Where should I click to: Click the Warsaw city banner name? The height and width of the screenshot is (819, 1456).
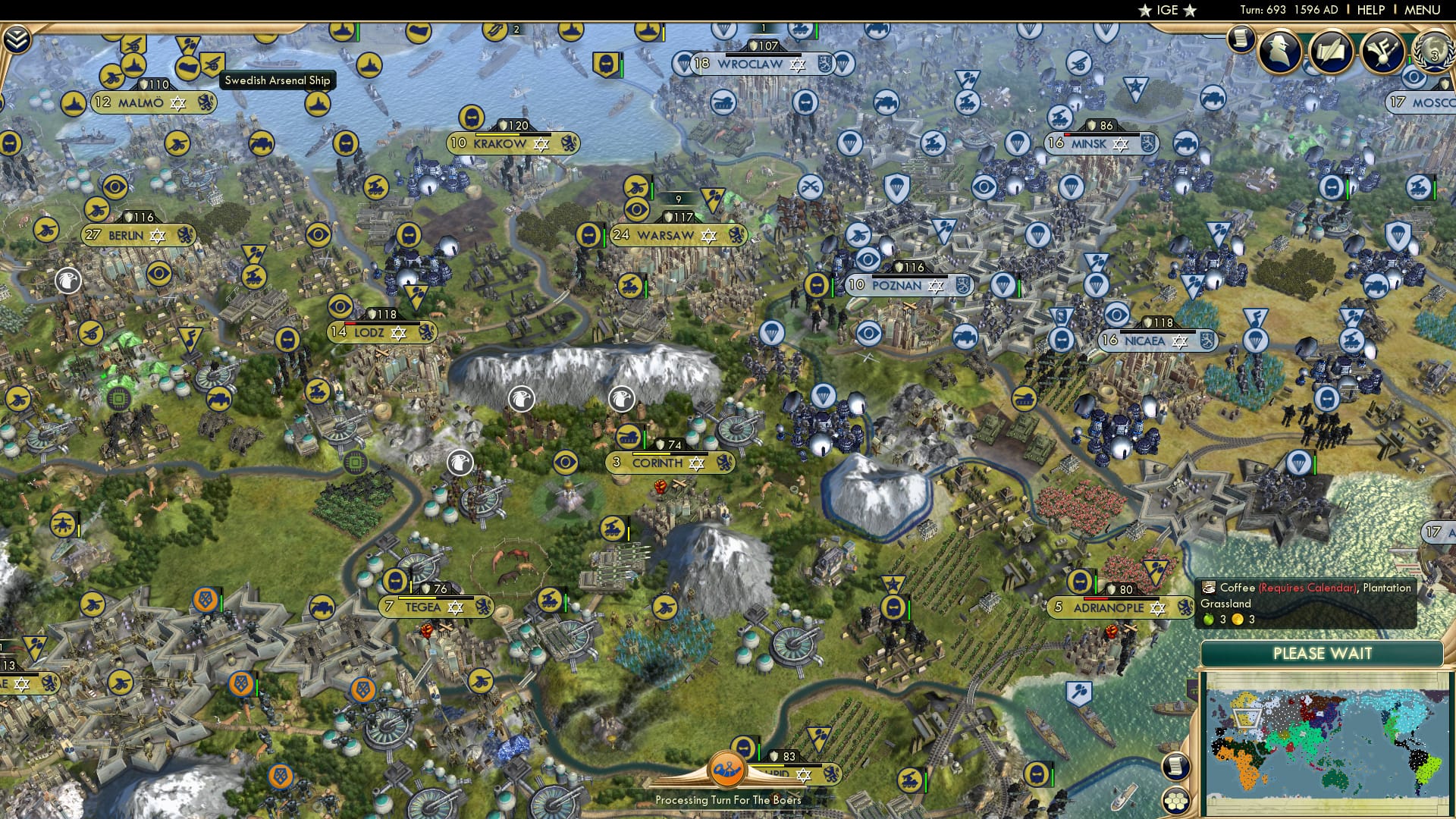(667, 236)
